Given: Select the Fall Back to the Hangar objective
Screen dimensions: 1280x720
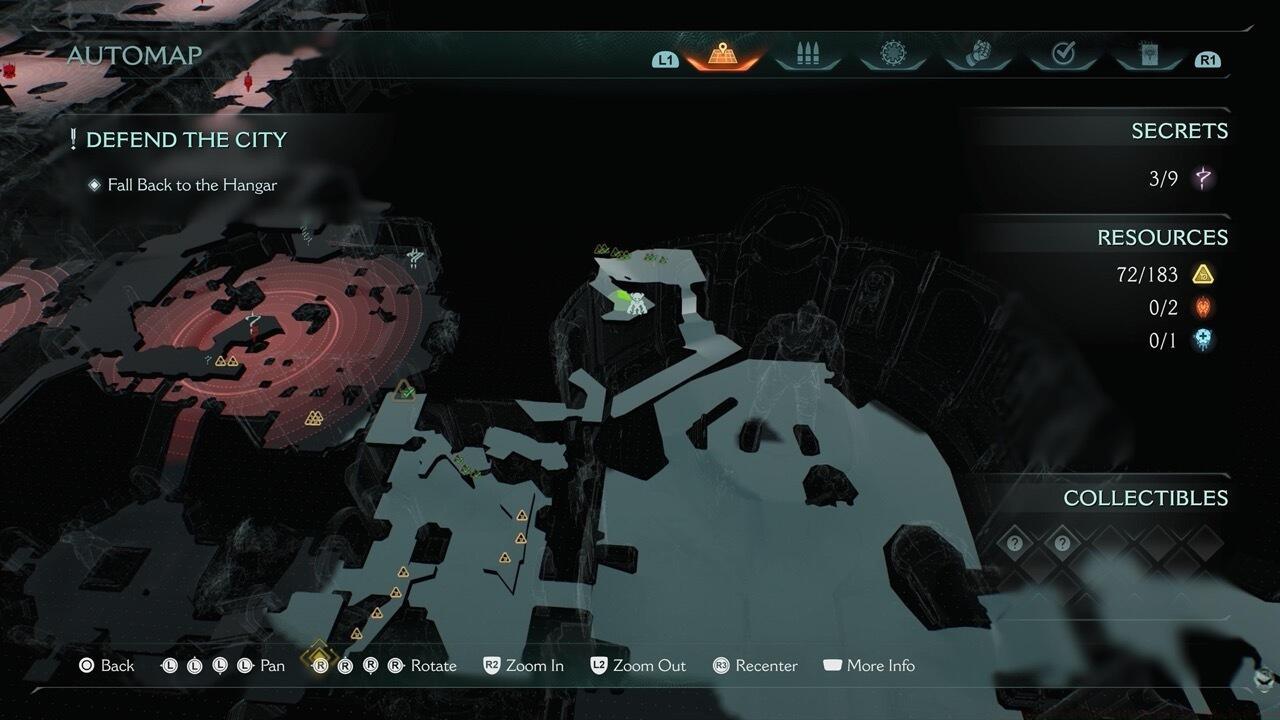Looking at the screenshot, I should pyautogui.click(x=192, y=185).
